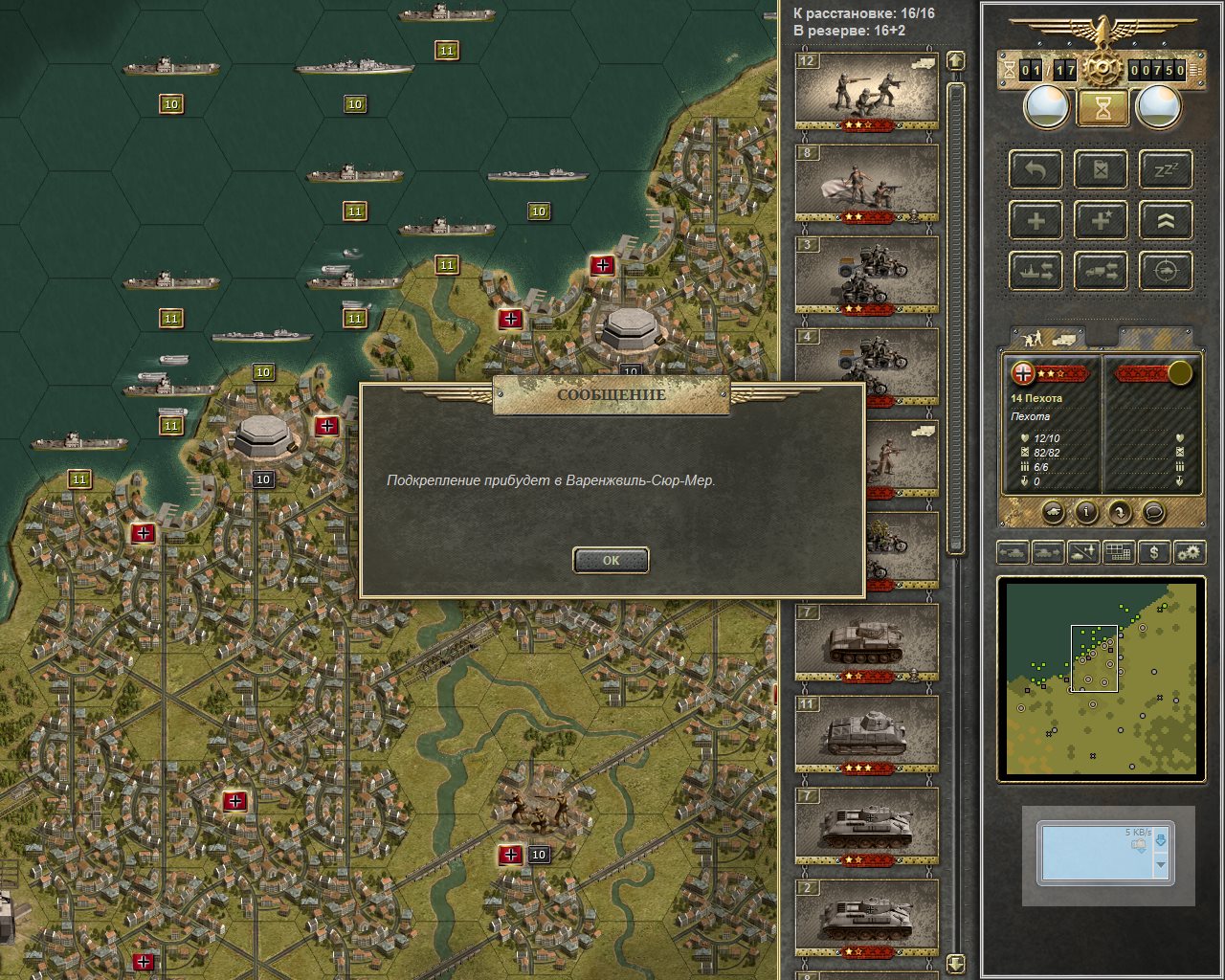Confirm the message with OK

(x=611, y=561)
